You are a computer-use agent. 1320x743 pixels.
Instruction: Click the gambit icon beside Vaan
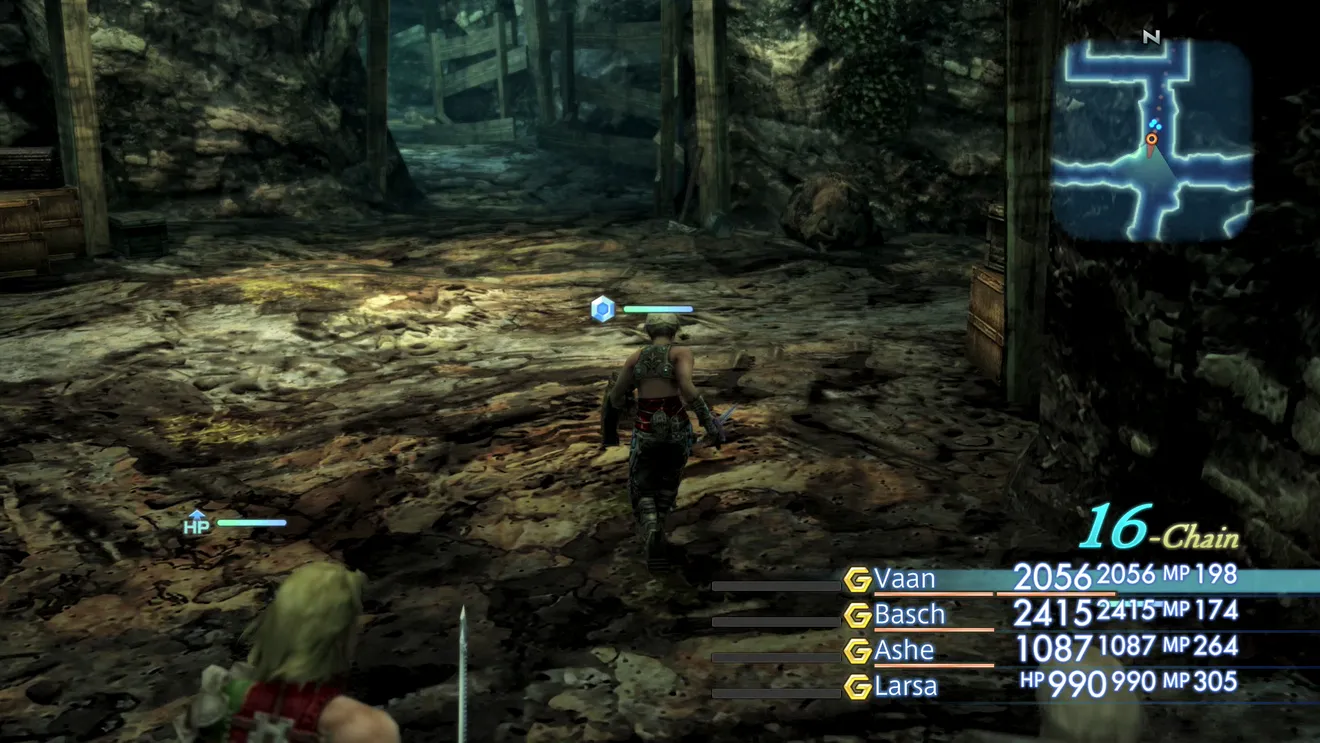(x=857, y=580)
